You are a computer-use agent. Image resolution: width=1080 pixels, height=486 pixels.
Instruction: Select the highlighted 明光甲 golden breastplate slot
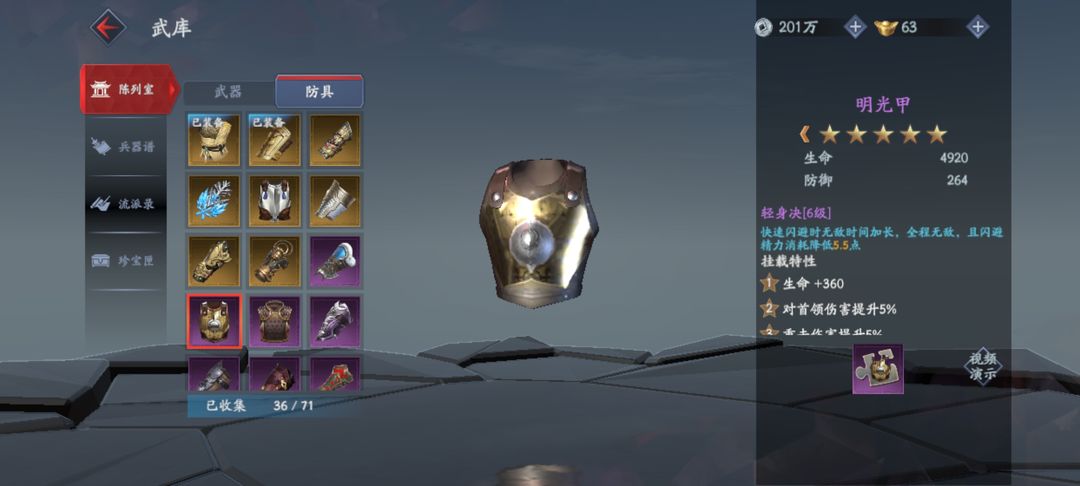pos(214,321)
